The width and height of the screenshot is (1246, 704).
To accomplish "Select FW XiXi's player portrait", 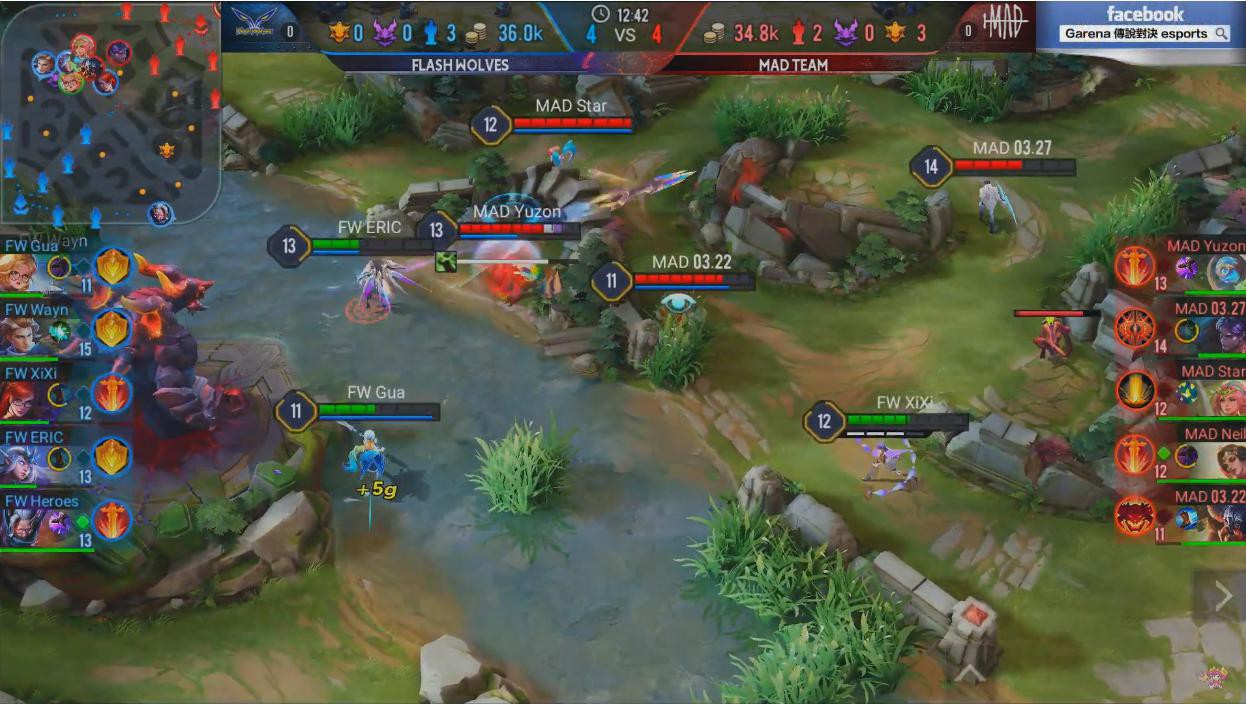I will (x=20, y=400).
